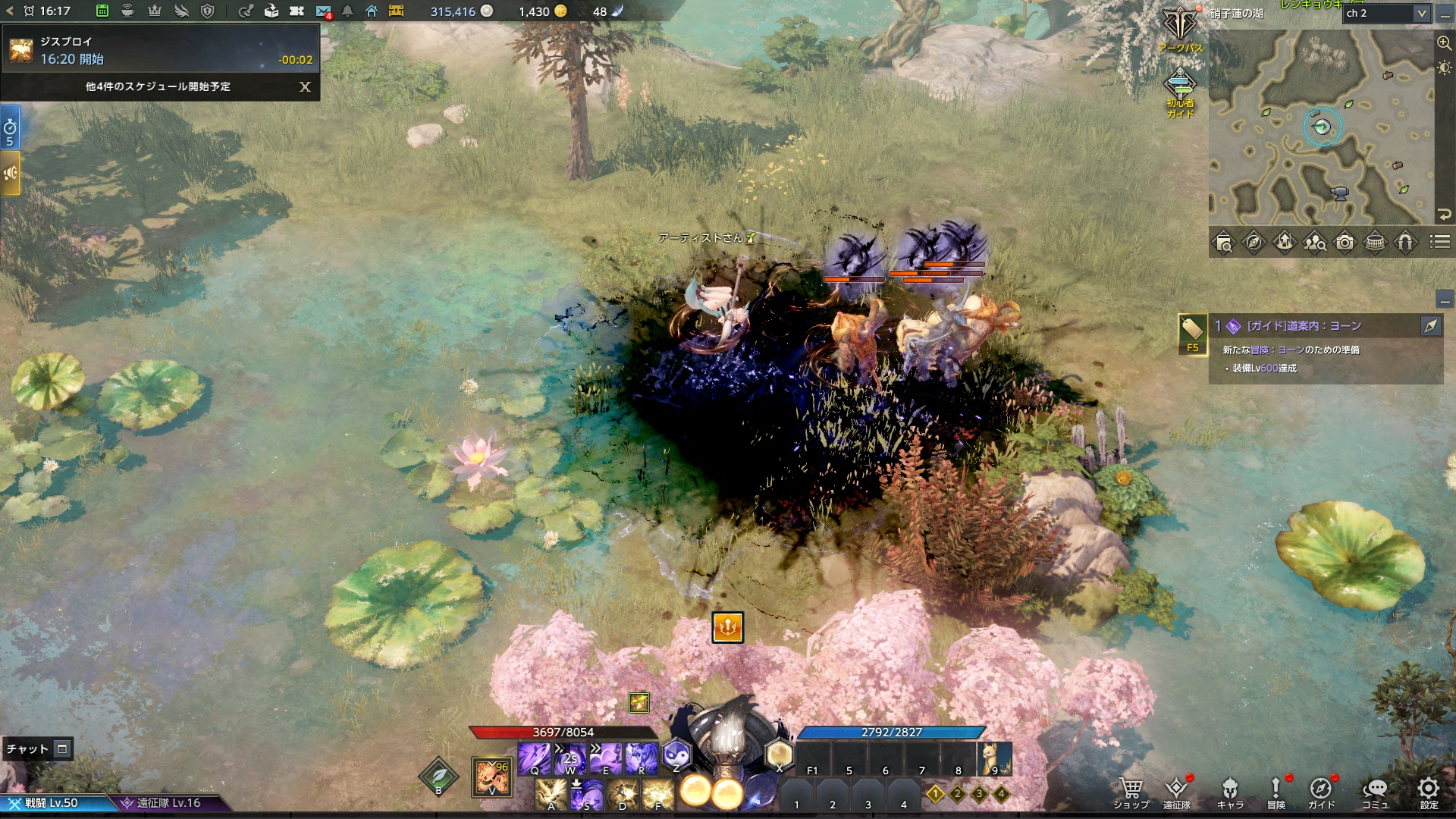Activate the Q skill icon

coord(535,758)
